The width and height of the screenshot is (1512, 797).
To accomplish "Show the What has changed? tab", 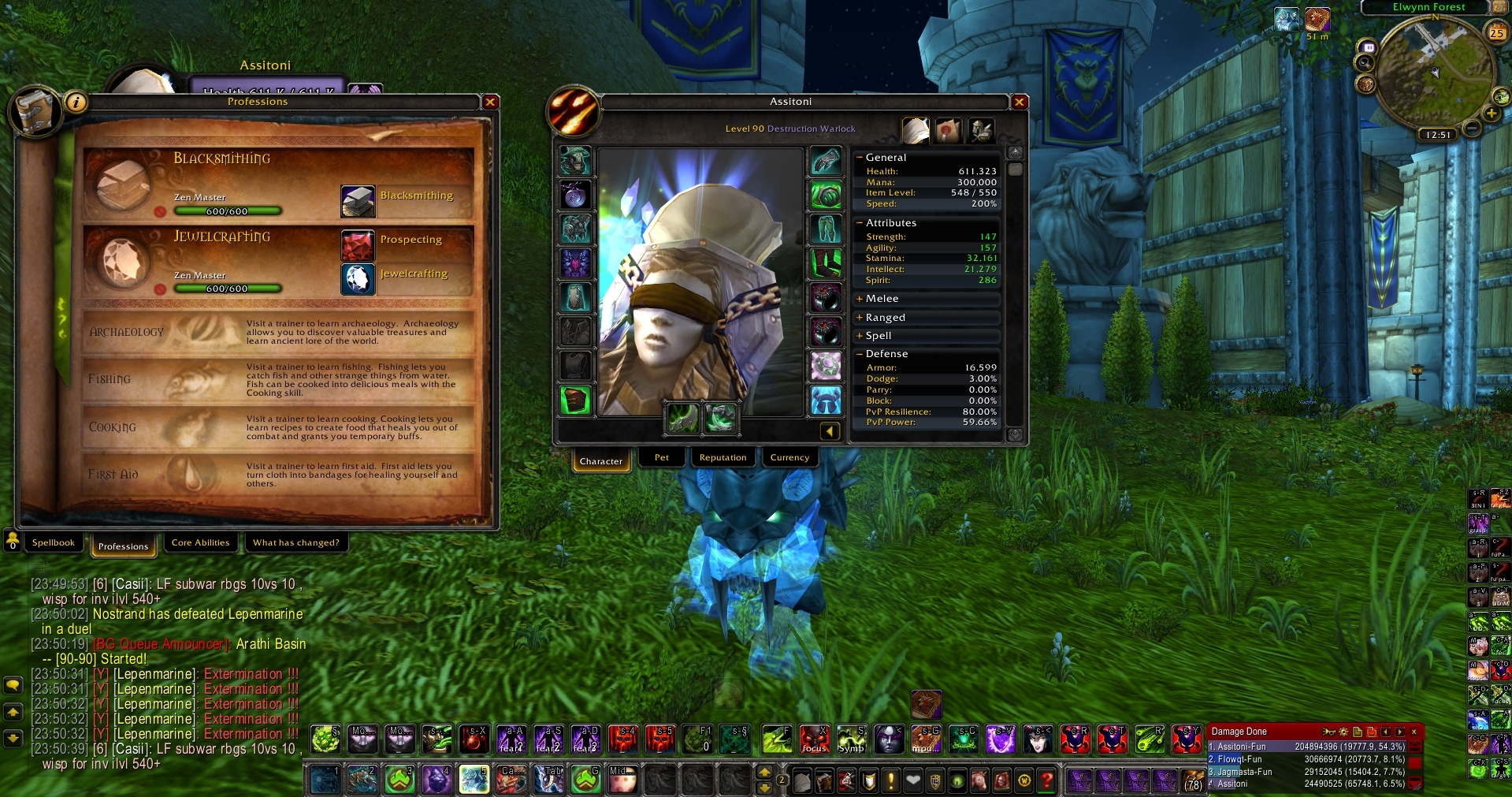I will 295,543.
